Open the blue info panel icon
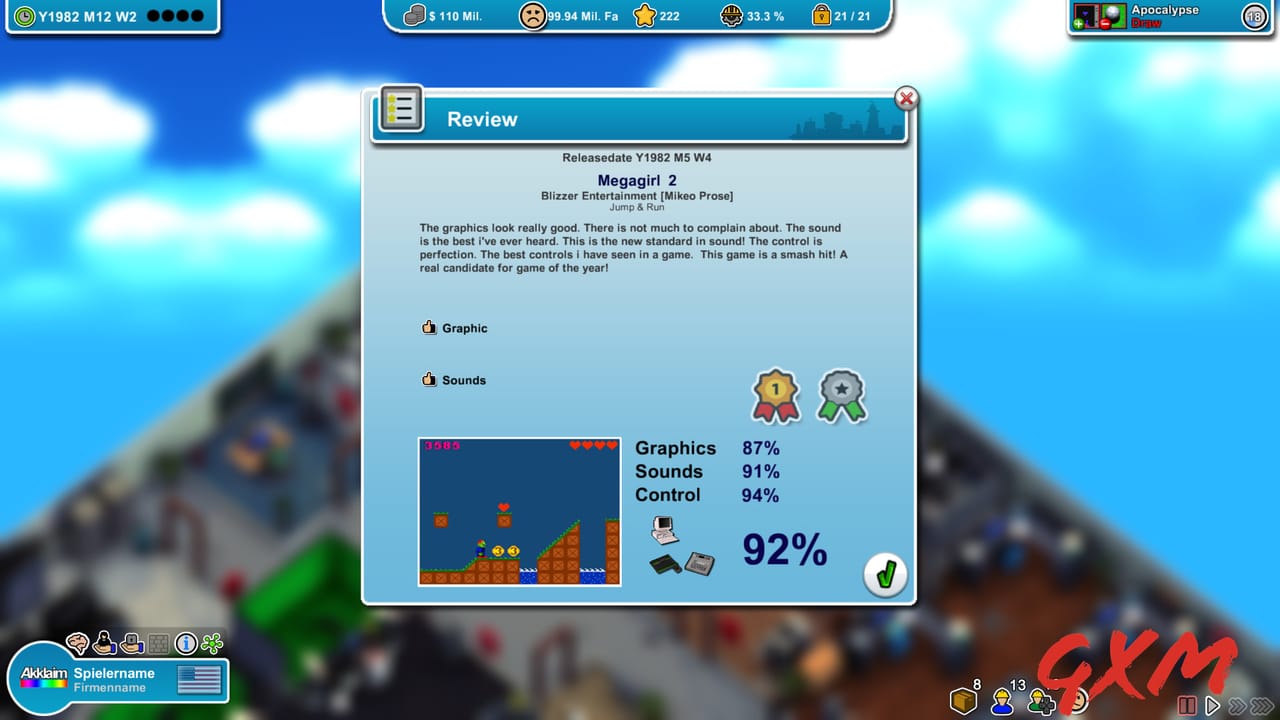The height and width of the screenshot is (720, 1280). pos(185,645)
